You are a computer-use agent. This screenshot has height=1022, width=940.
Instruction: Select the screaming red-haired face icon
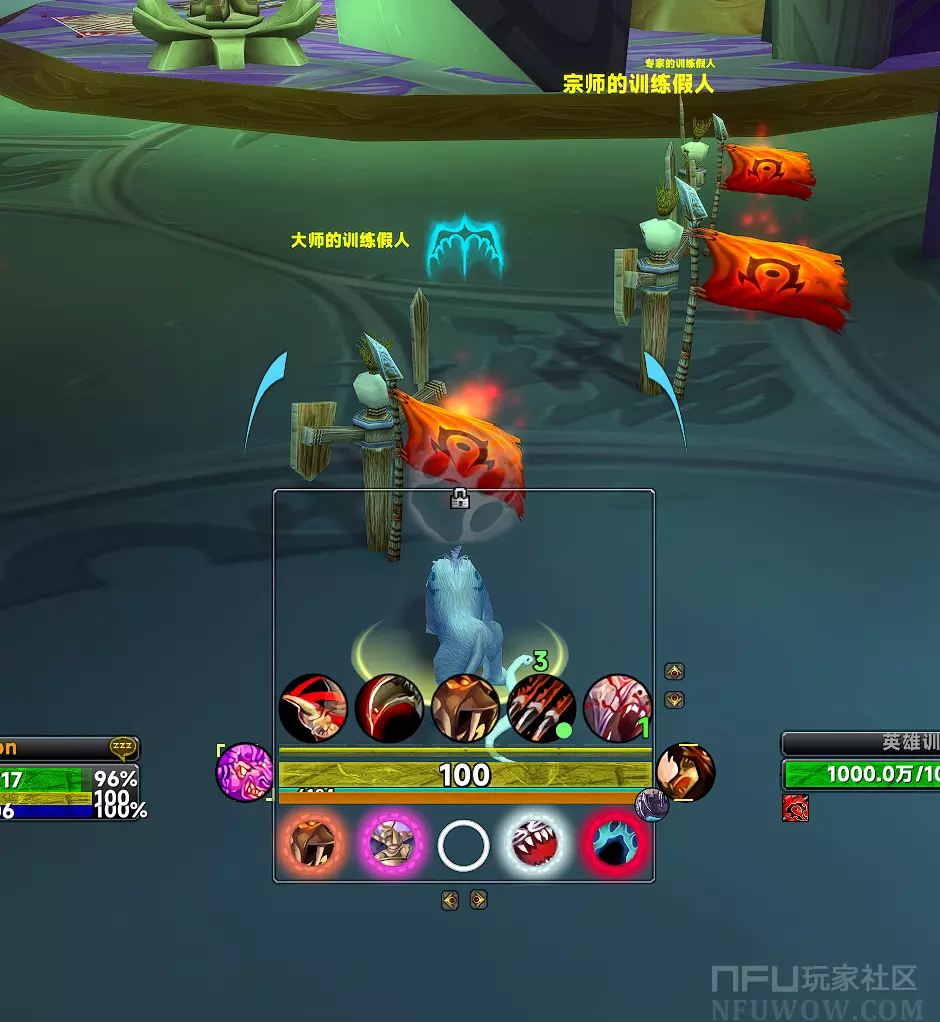pyautogui.click(x=687, y=771)
